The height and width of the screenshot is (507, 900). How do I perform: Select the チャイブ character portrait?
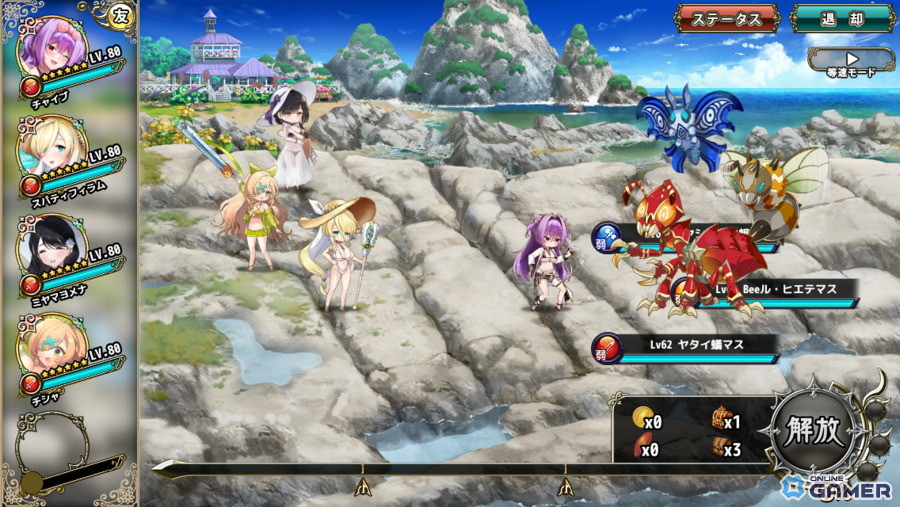(x=52, y=48)
